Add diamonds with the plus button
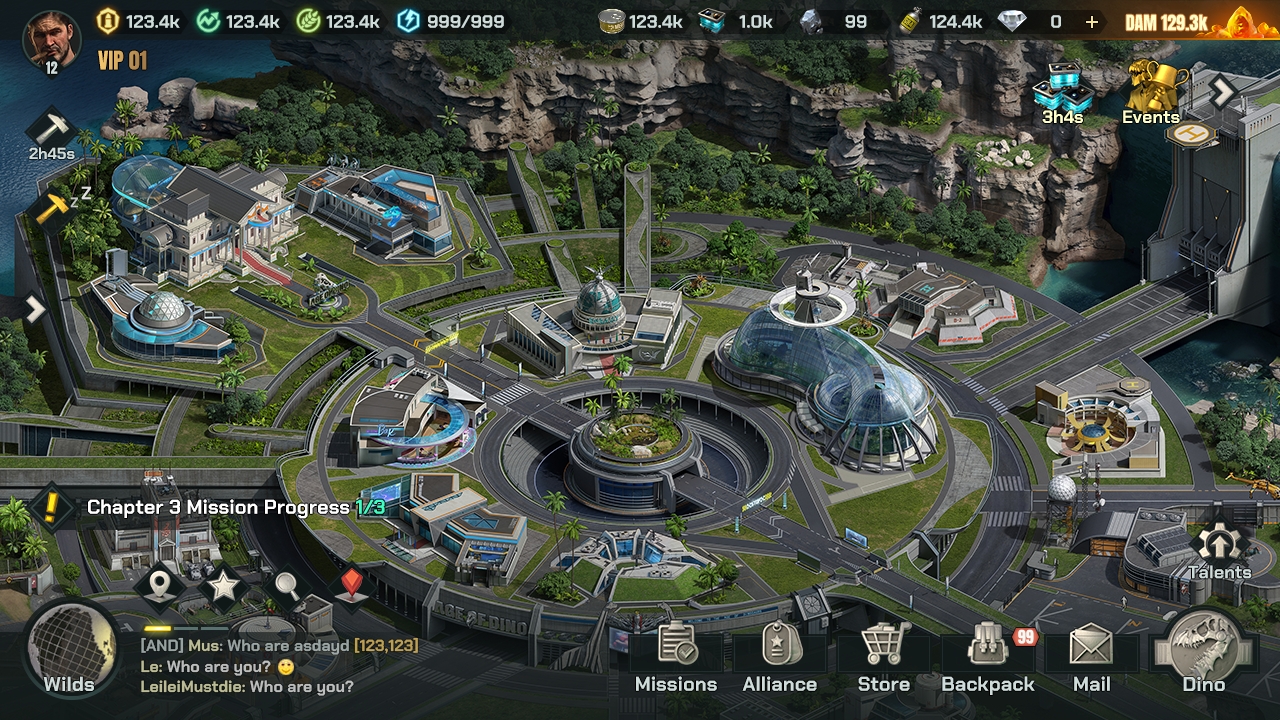 point(1091,22)
